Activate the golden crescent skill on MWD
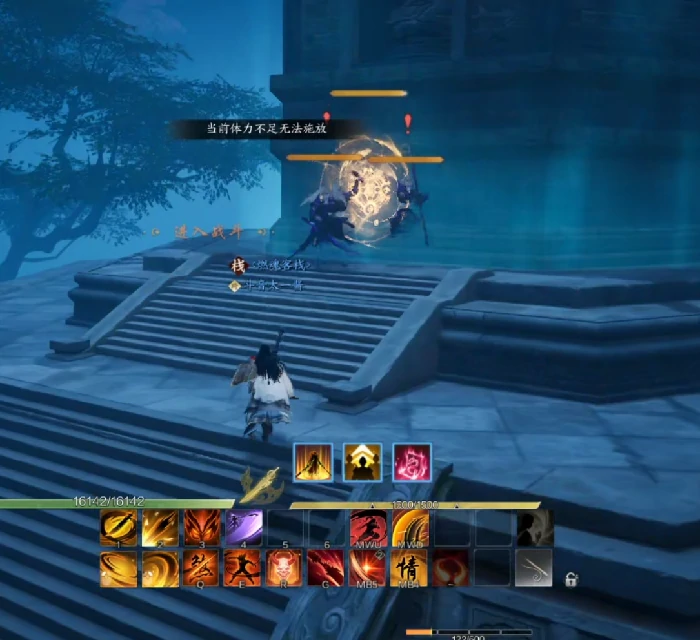 coord(408,528)
